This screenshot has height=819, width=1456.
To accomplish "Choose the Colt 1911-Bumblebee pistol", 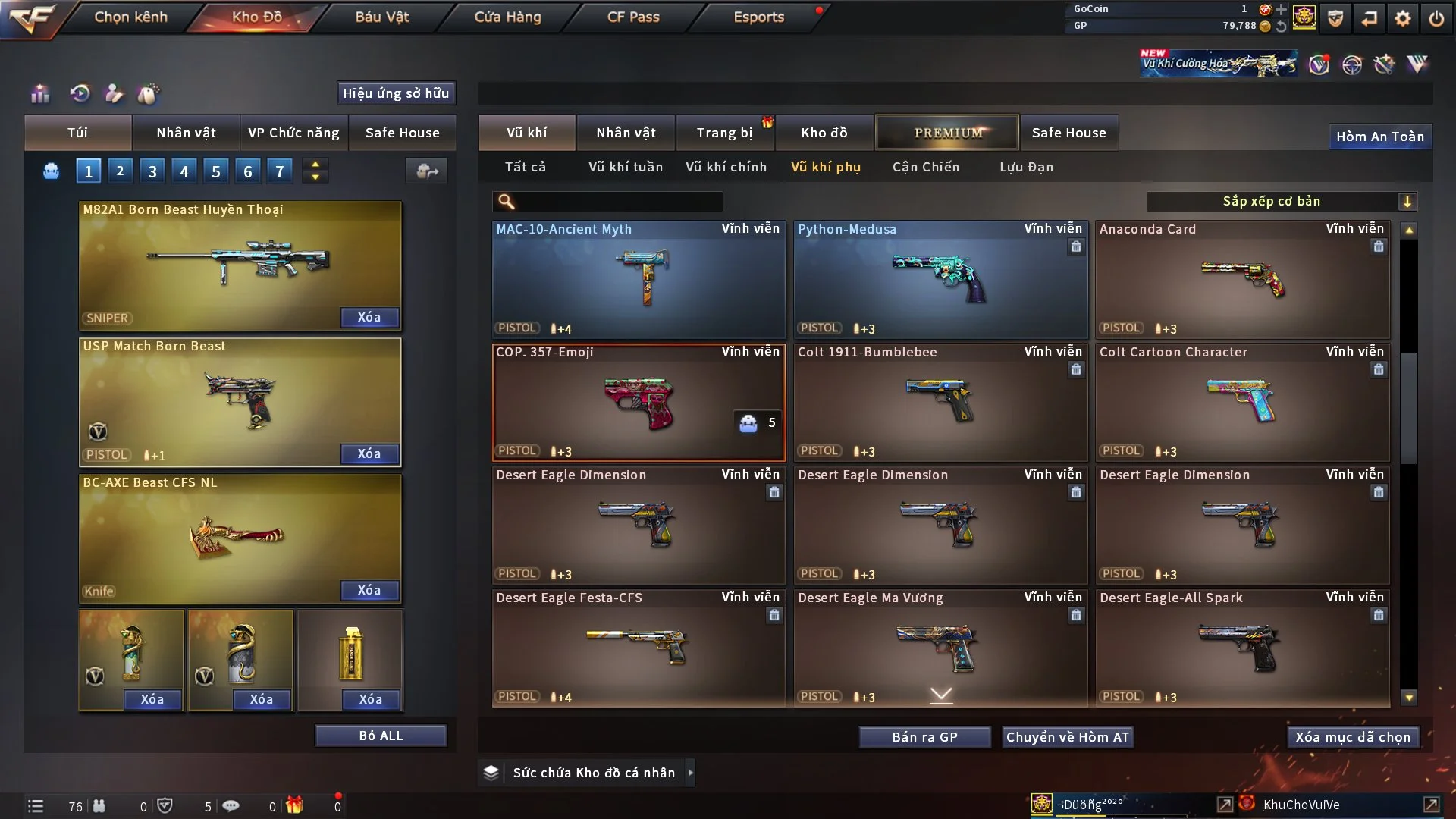I will pyautogui.click(x=940, y=402).
